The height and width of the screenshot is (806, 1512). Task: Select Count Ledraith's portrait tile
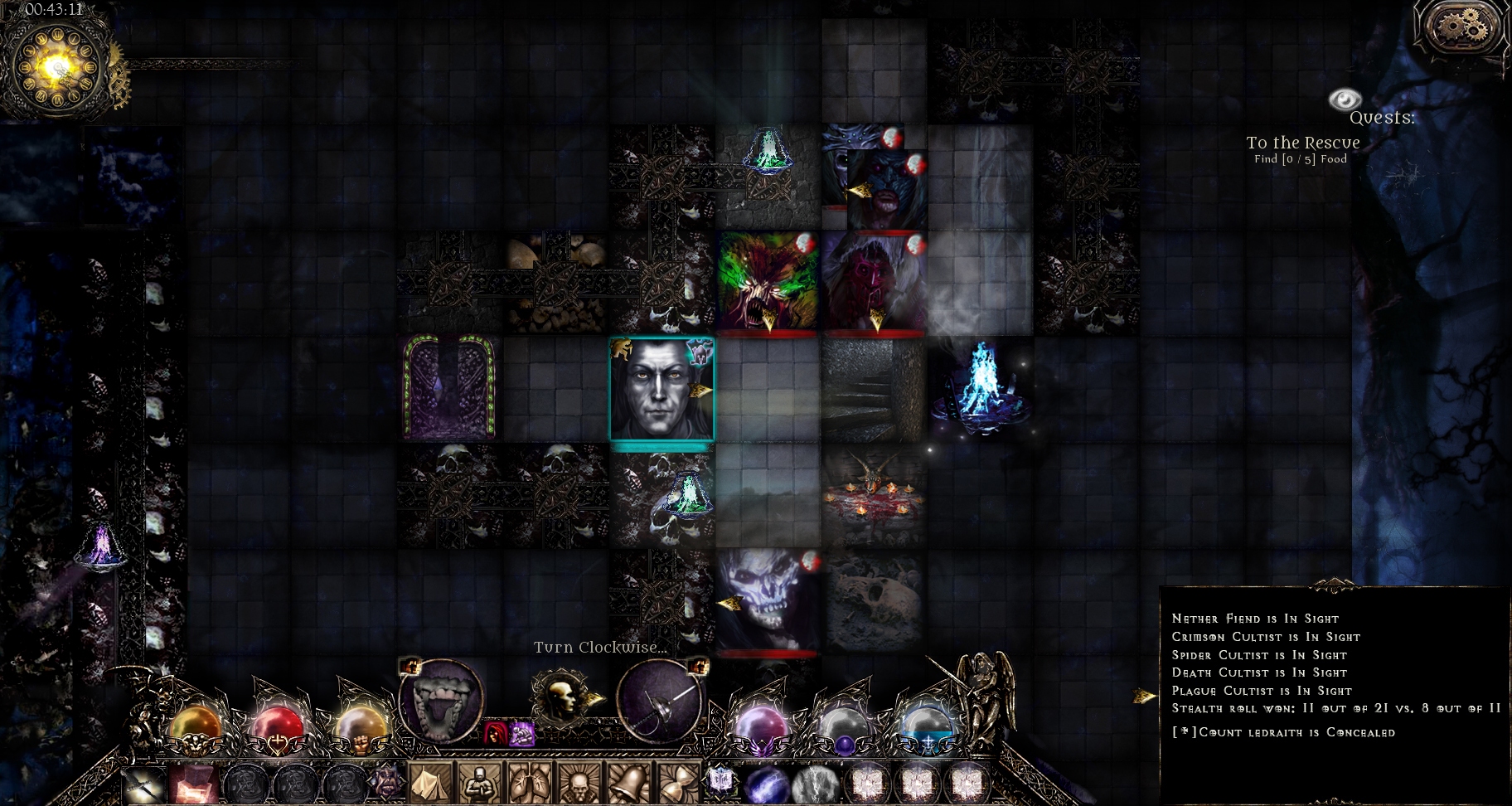[661, 388]
